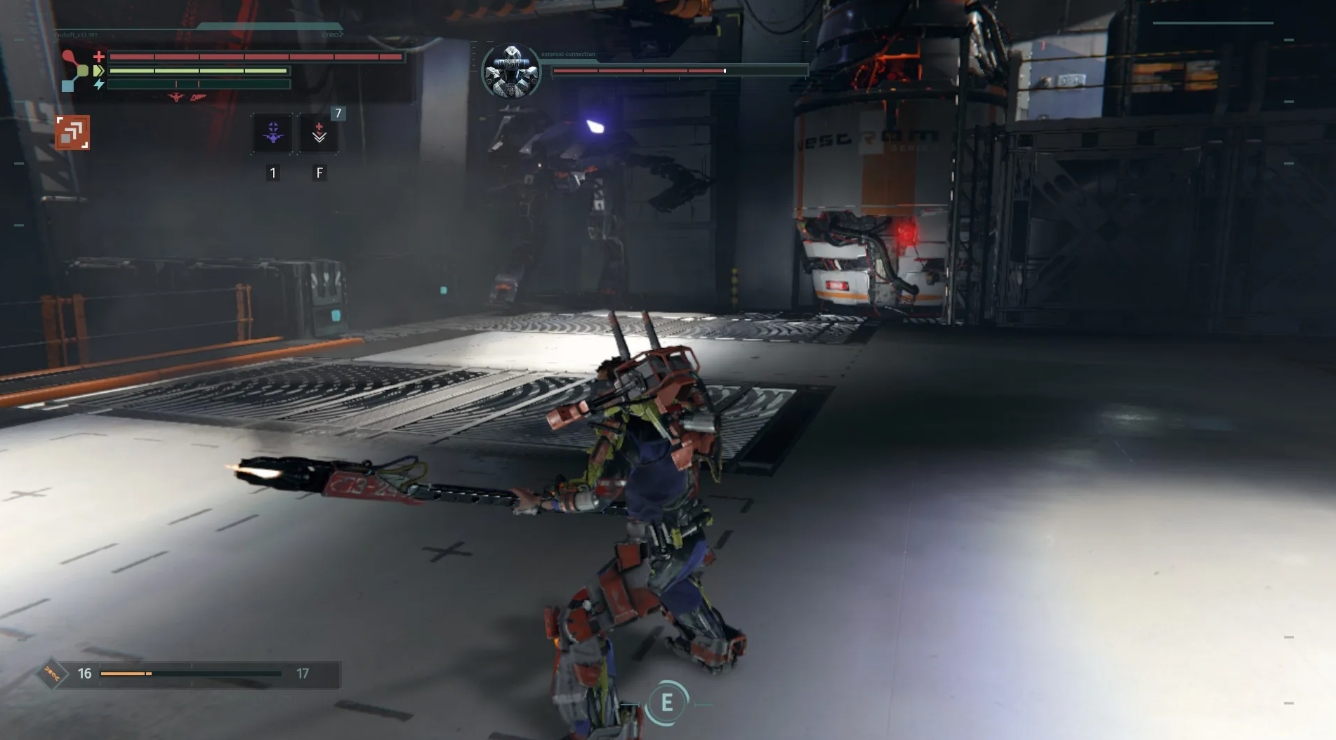
Task: Select the drone ability icon bound to key 1
Action: [x=272, y=133]
